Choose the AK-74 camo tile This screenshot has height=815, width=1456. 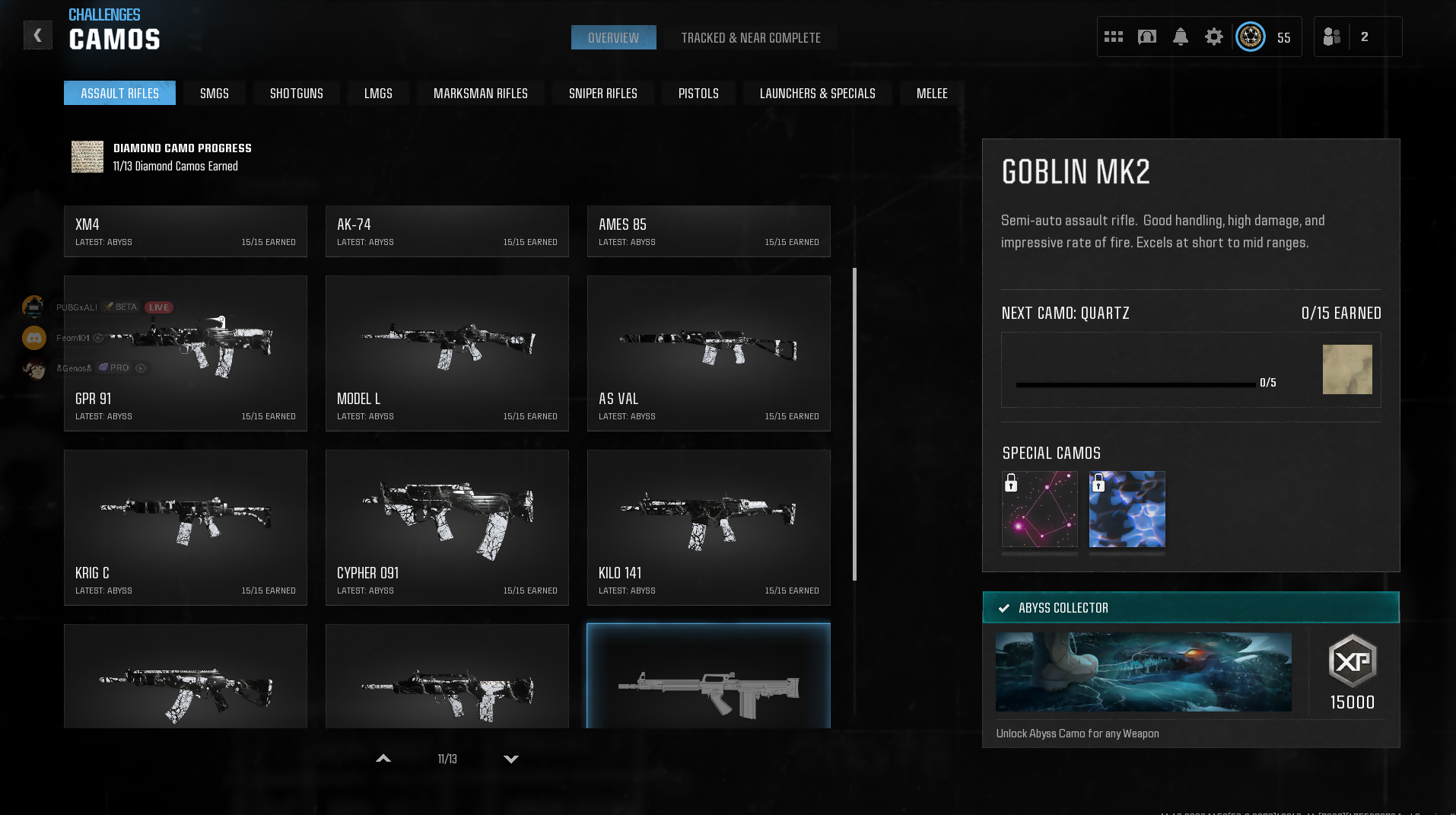[x=447, y=231]
